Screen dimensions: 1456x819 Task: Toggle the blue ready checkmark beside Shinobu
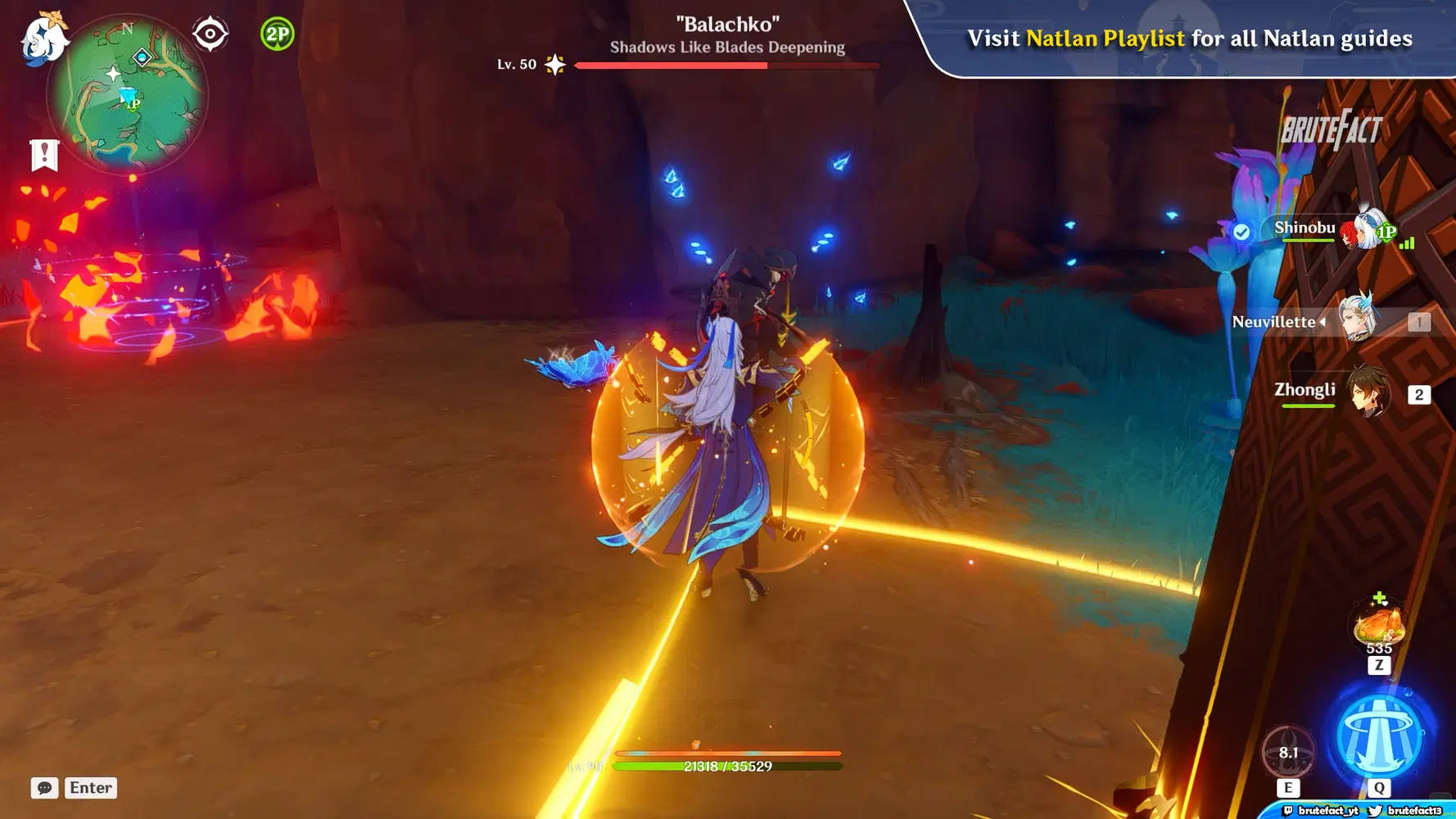1241,230
